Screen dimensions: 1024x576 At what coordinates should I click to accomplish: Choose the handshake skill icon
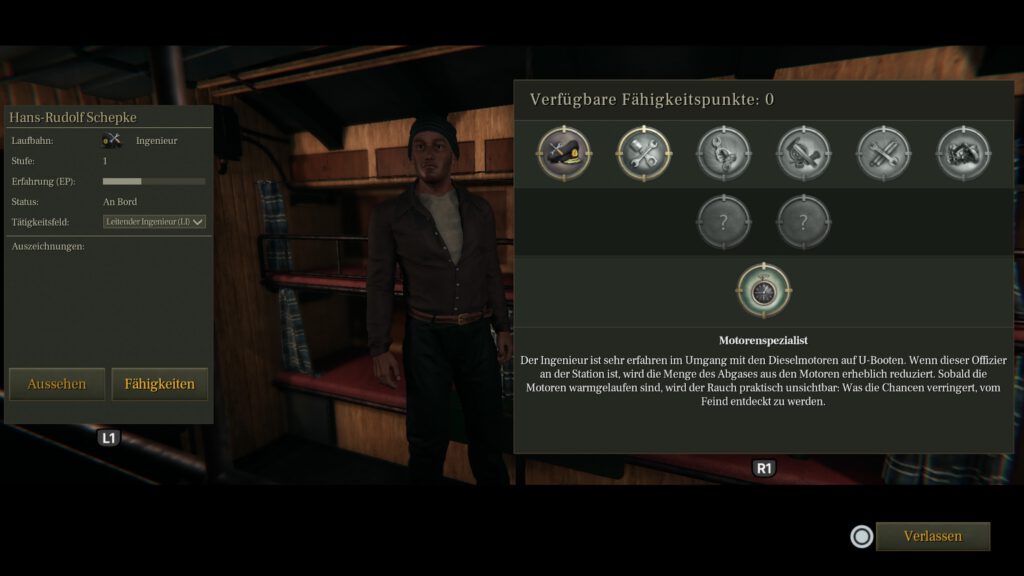coord(964,153)
